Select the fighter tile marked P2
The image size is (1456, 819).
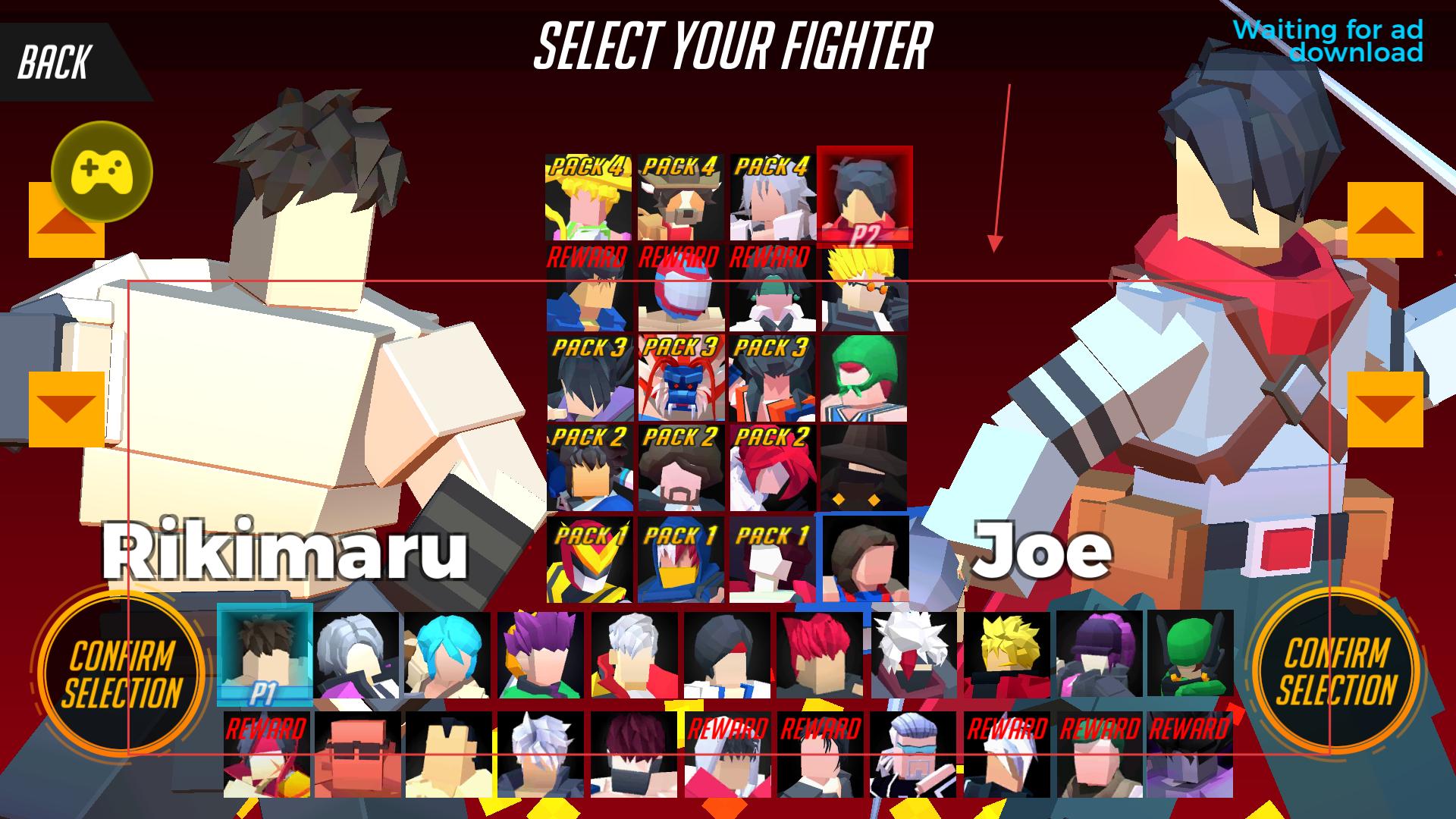(x=864, y=196)
